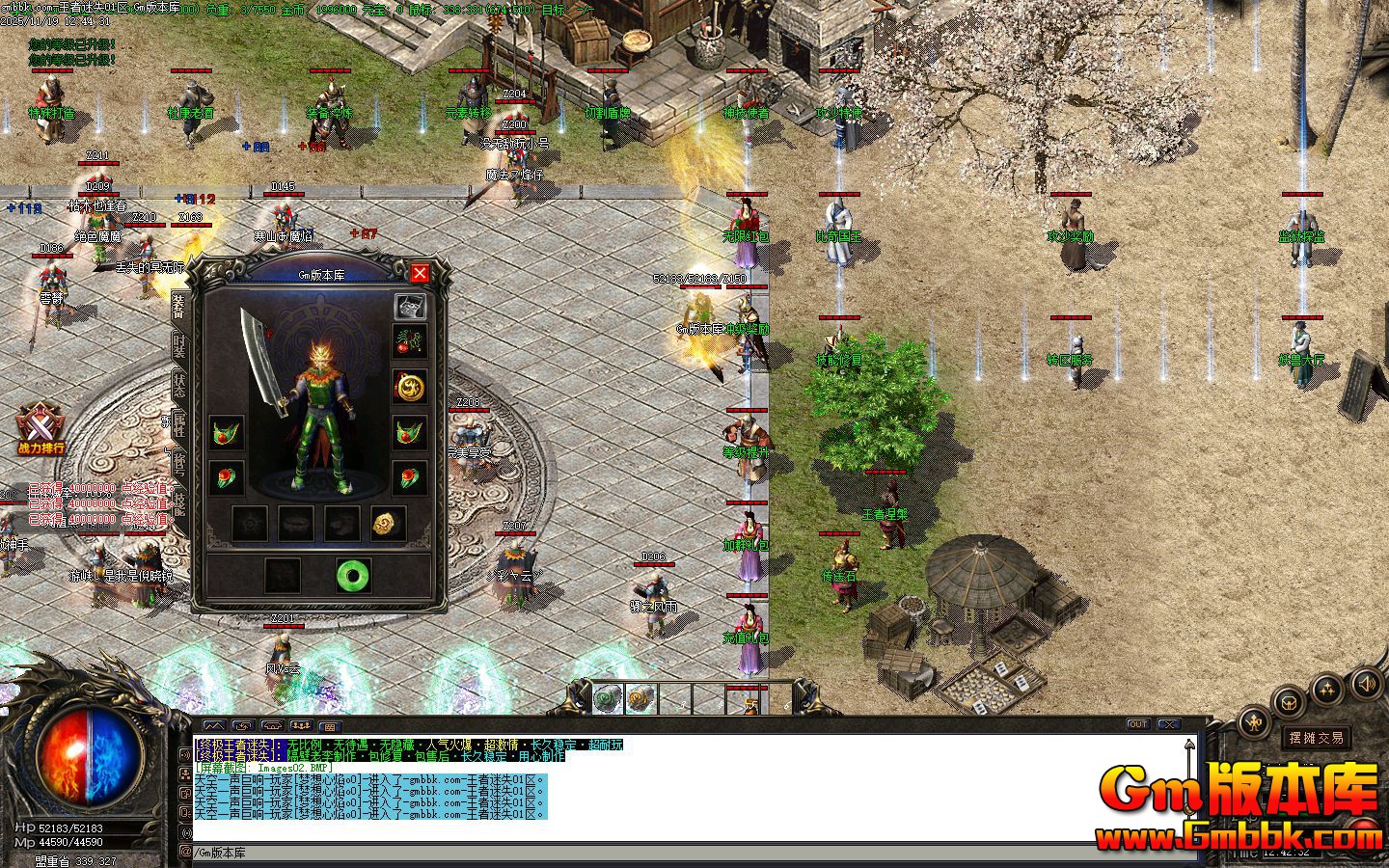The image size is (1389, 868).
Task: Select the 技能 skills tab
Action: tap(179, 502)
